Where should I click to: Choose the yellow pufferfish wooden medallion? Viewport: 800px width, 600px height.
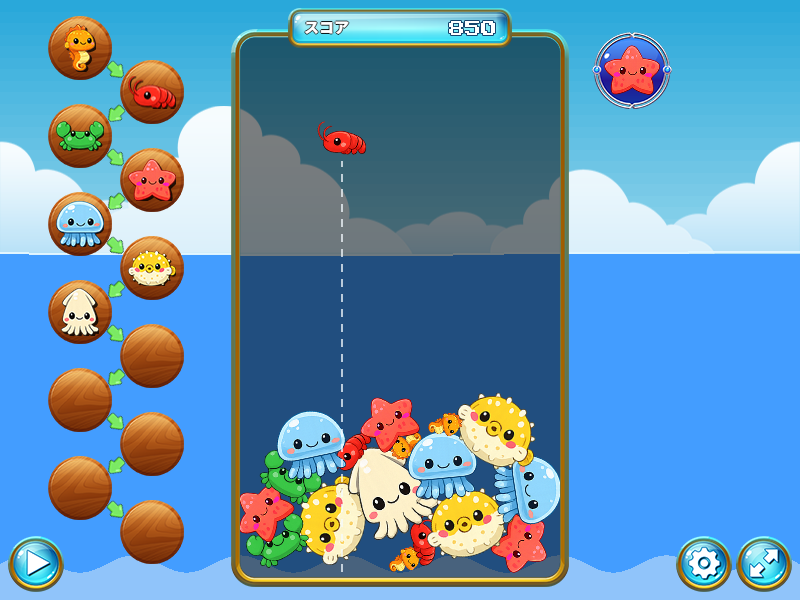point(152,268)
